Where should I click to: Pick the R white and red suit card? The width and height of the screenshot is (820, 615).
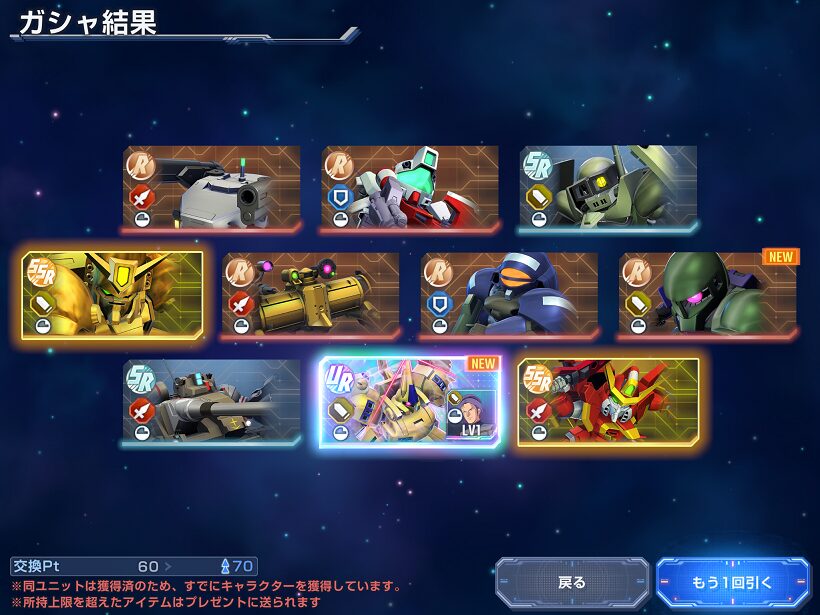pyautogui.click(x=410, y=189)
